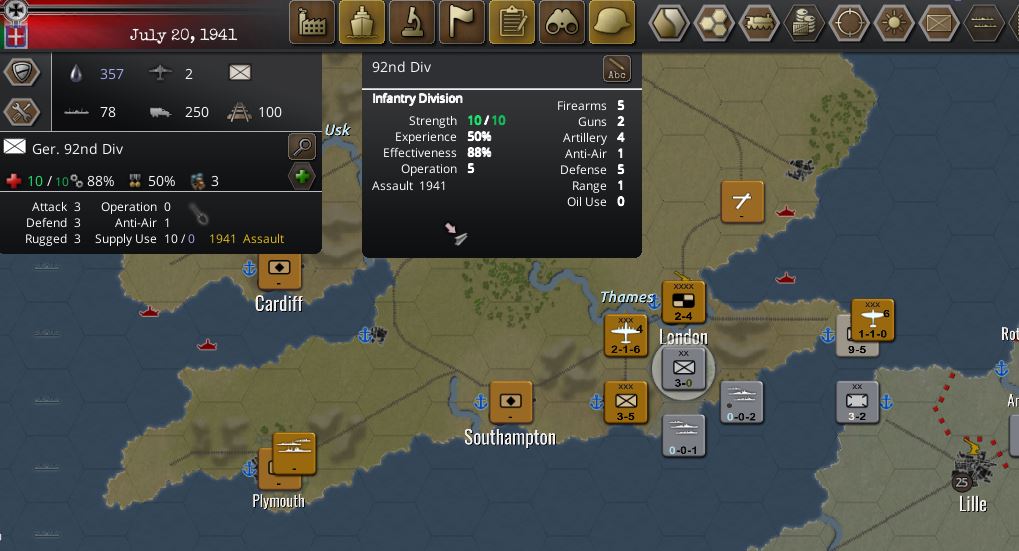Open the clipboard reports panel
The width and height of the screenshot is (1019, 551).
(x=512, y=22)
